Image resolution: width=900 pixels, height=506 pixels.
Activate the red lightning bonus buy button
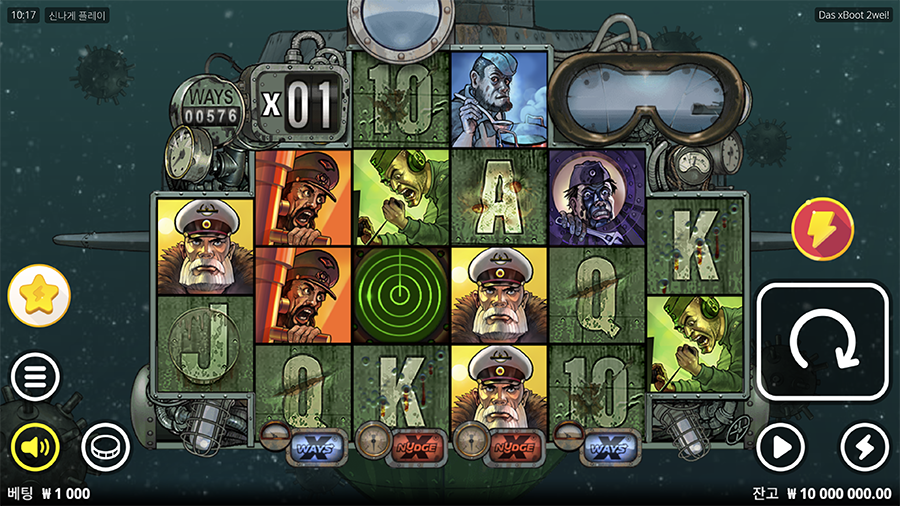coord(822,229)
